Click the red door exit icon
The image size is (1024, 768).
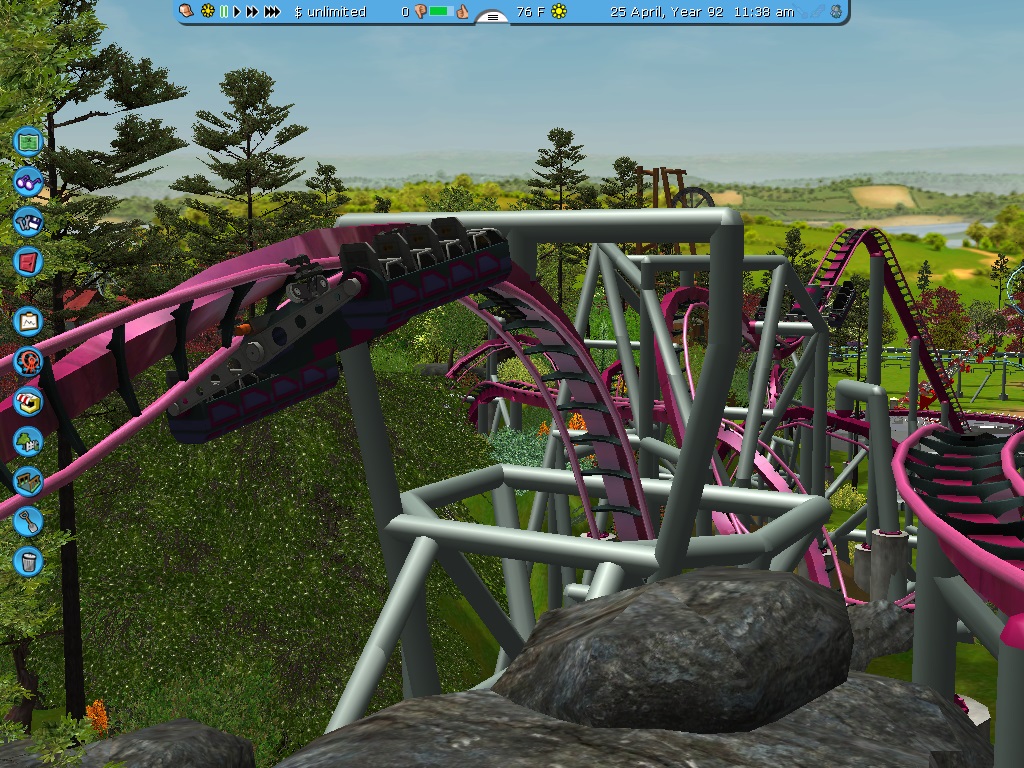(x=28, y=261)
